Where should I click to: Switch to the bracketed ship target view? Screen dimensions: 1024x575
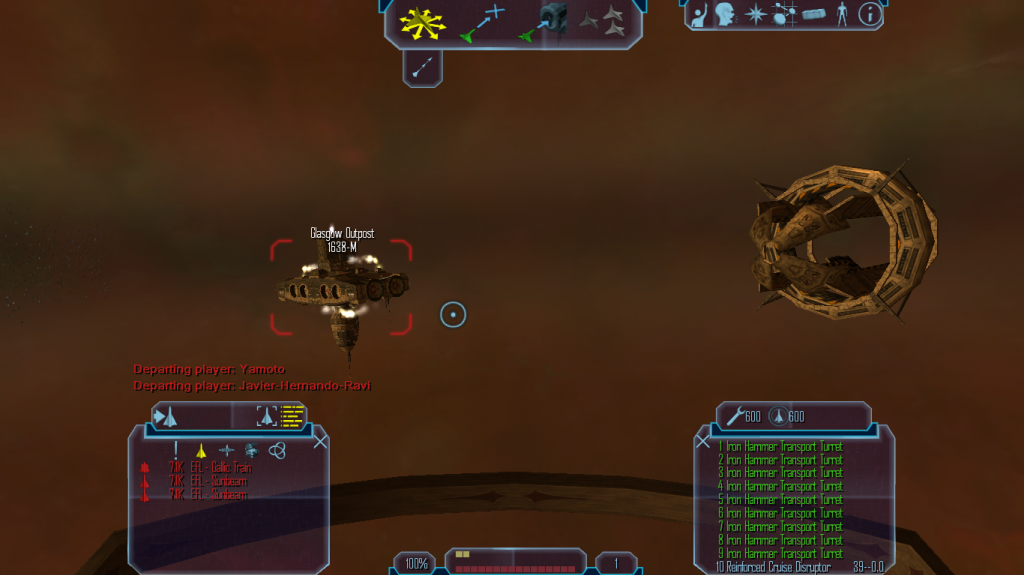[266, 416]
